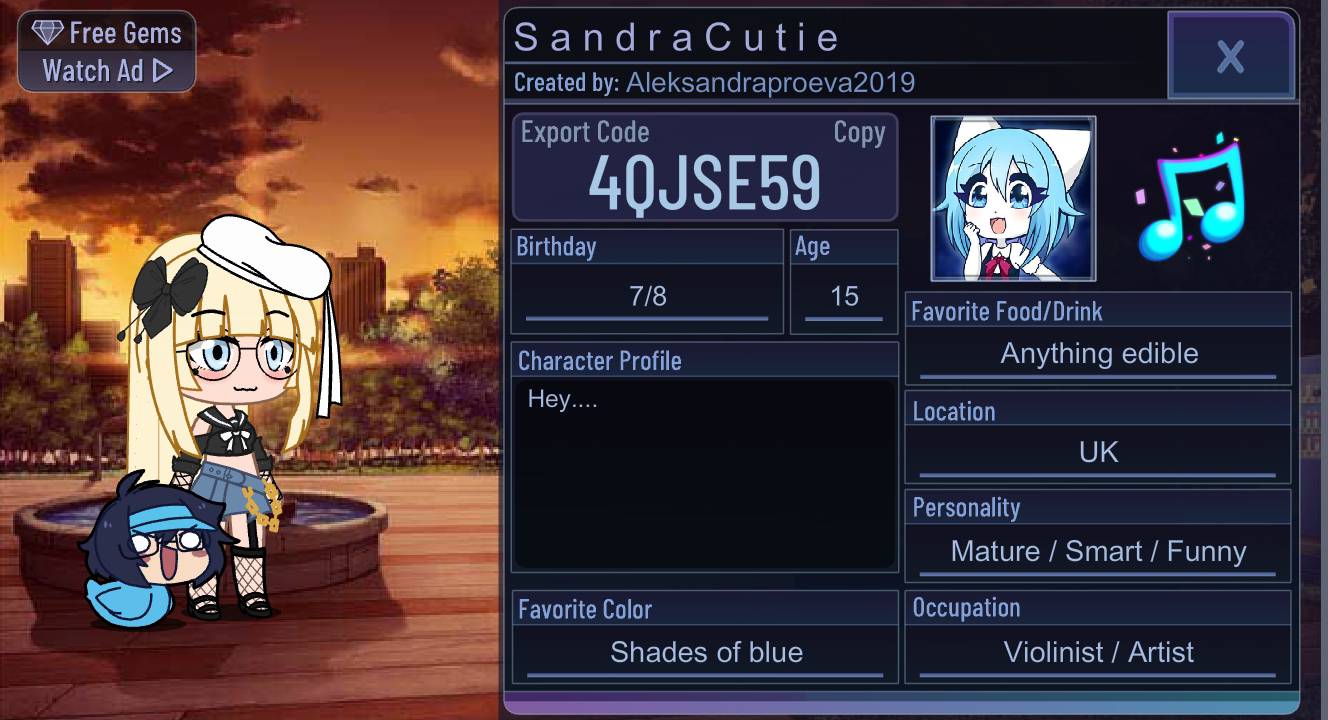Change the Location field showing UK
Image resolution: width=1328 pixels, height=720 pixels.
(1097, 451)
